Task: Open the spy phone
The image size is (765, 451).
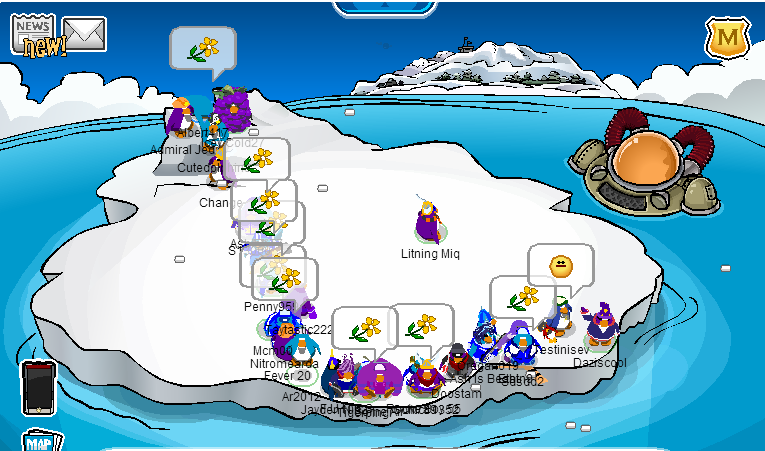Action: pos(38,387)
